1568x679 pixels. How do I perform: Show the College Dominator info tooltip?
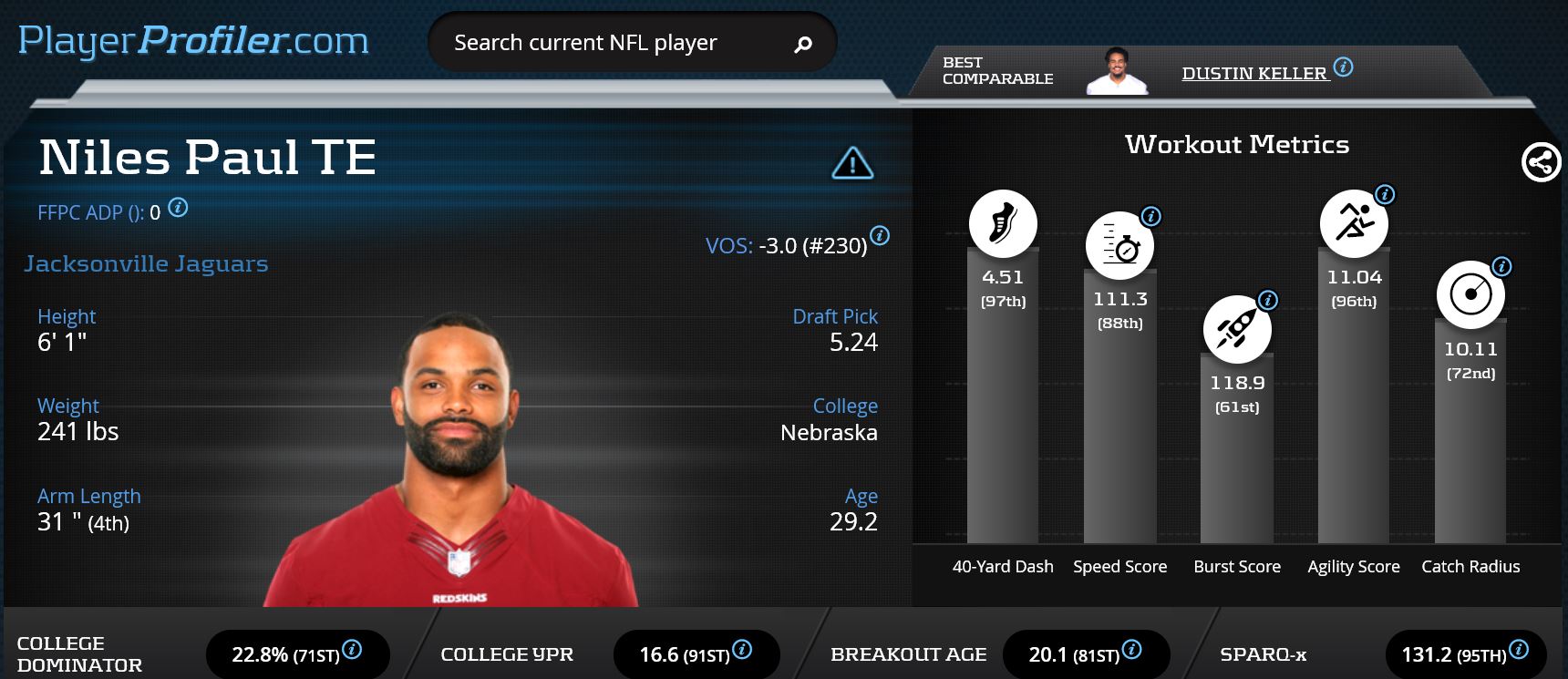pyautogui.click(x=352, y=649)
